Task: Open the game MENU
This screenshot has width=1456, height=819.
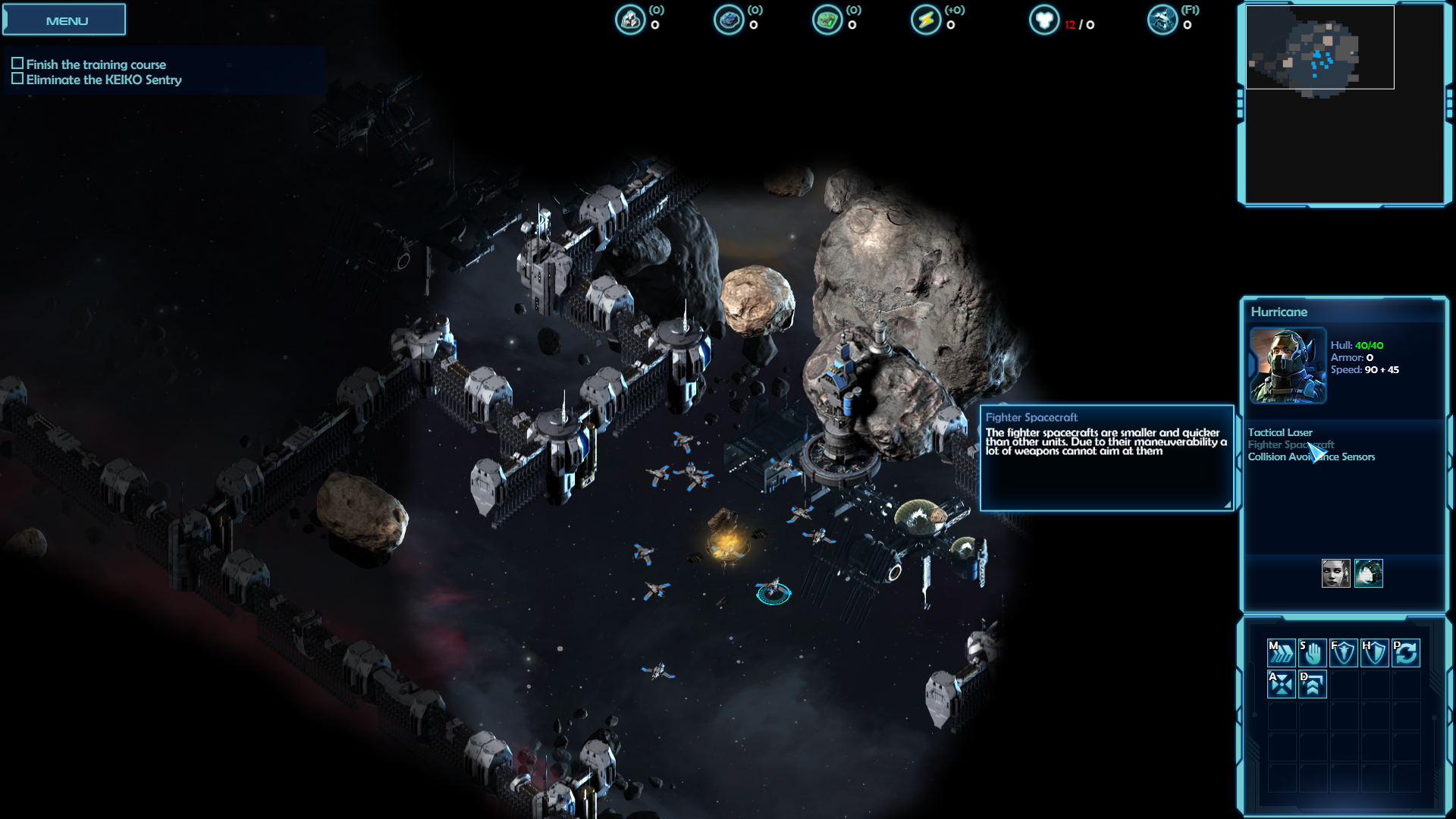Action: (65, 20)
